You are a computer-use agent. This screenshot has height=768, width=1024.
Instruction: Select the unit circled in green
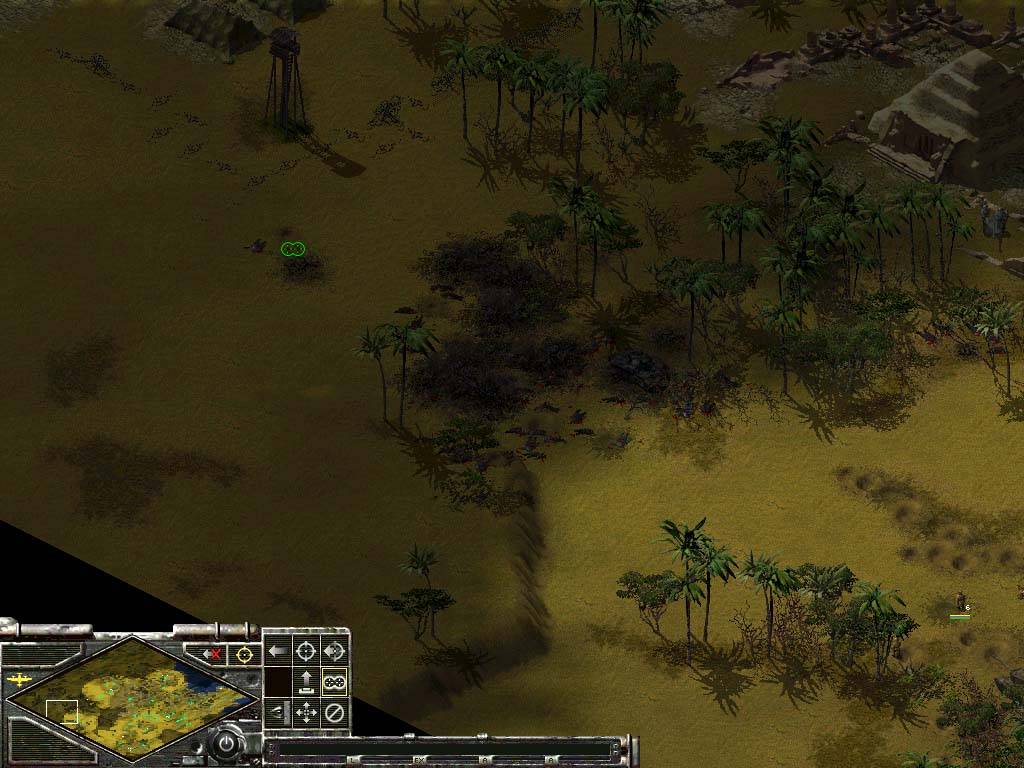pos(292,248)
